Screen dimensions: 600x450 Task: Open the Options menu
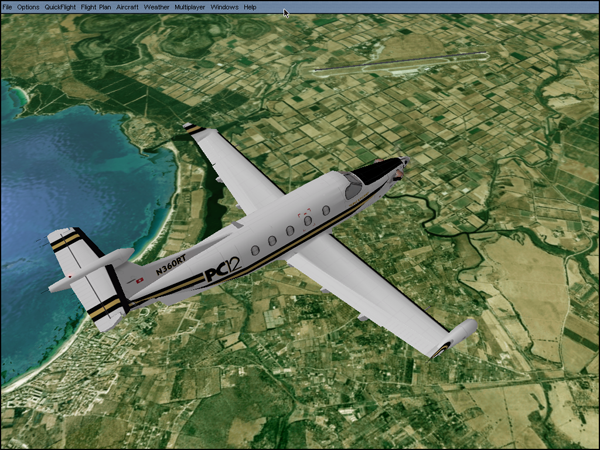click(28, 7)
